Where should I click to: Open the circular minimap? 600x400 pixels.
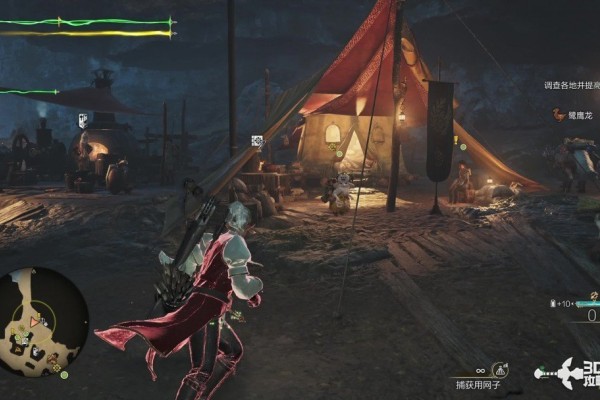44,319
